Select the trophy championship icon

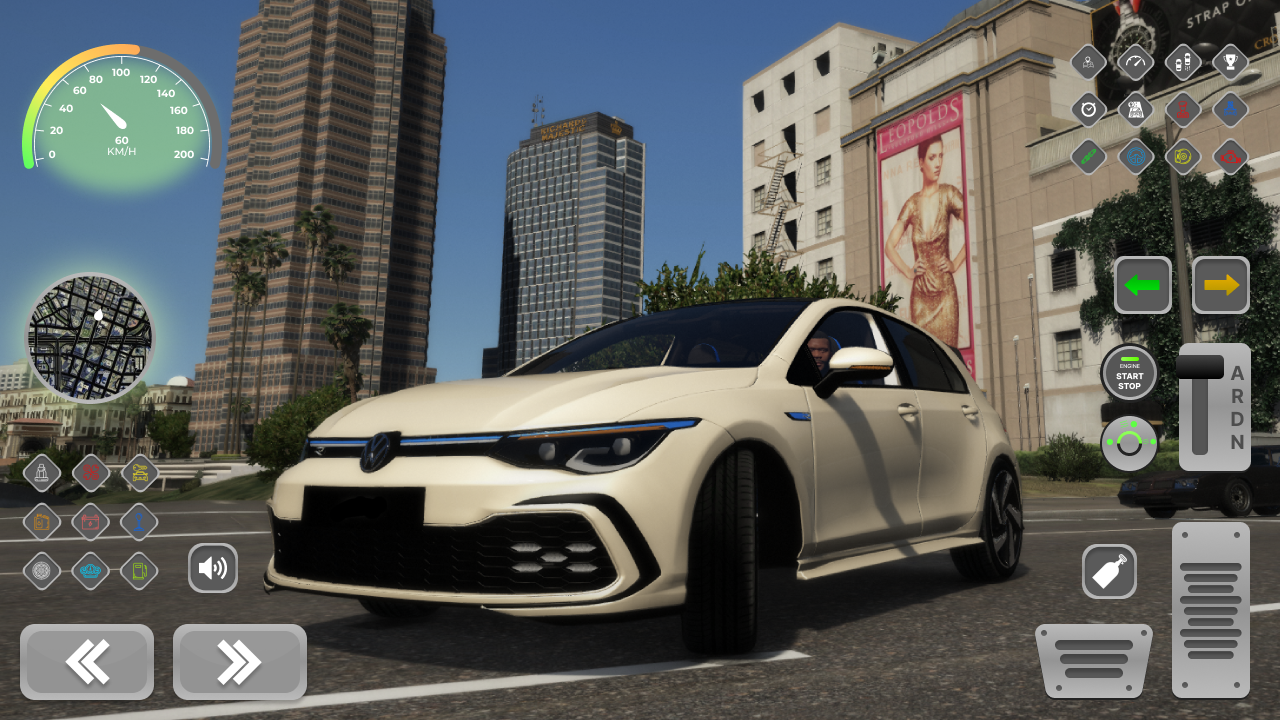[1231, 62]
